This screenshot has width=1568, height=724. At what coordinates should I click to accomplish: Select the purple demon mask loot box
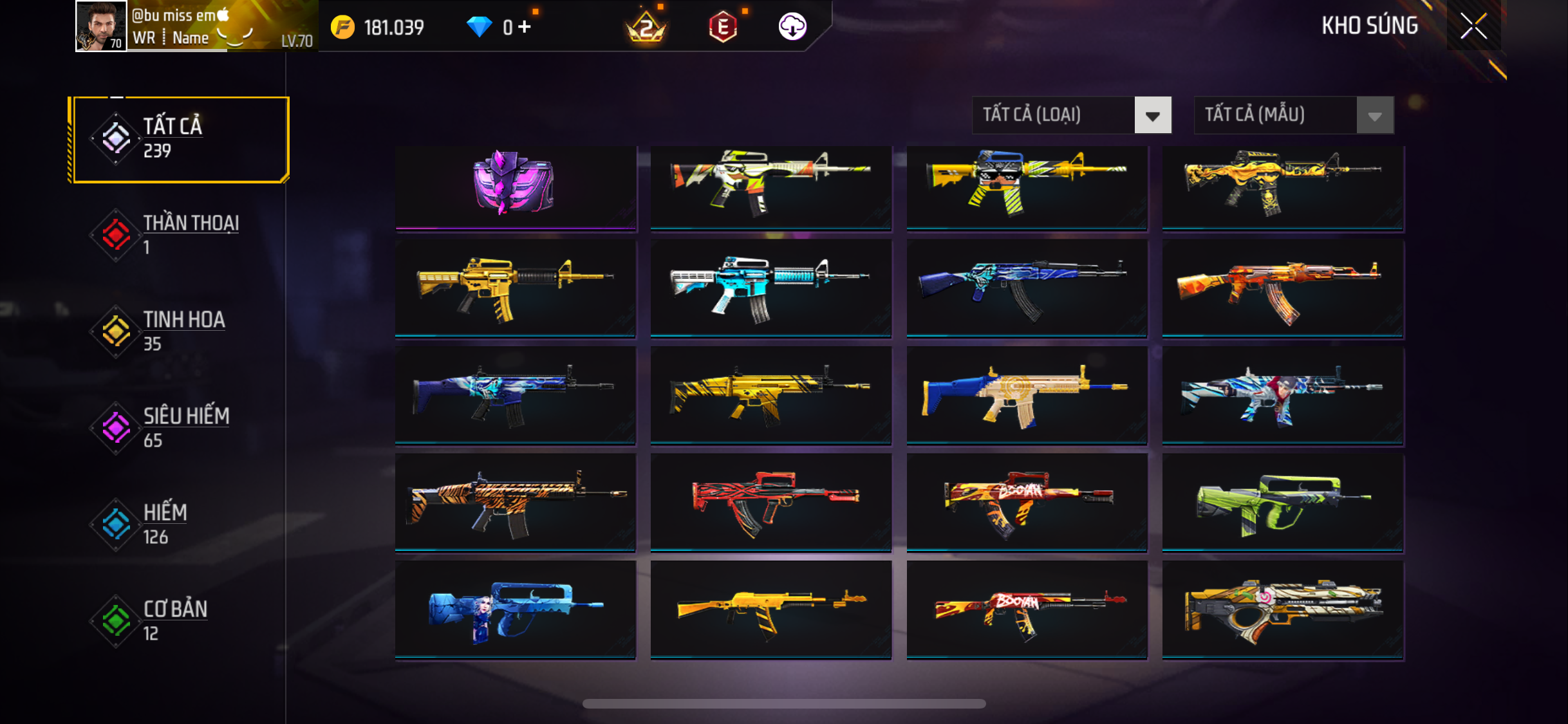(515, 185)
